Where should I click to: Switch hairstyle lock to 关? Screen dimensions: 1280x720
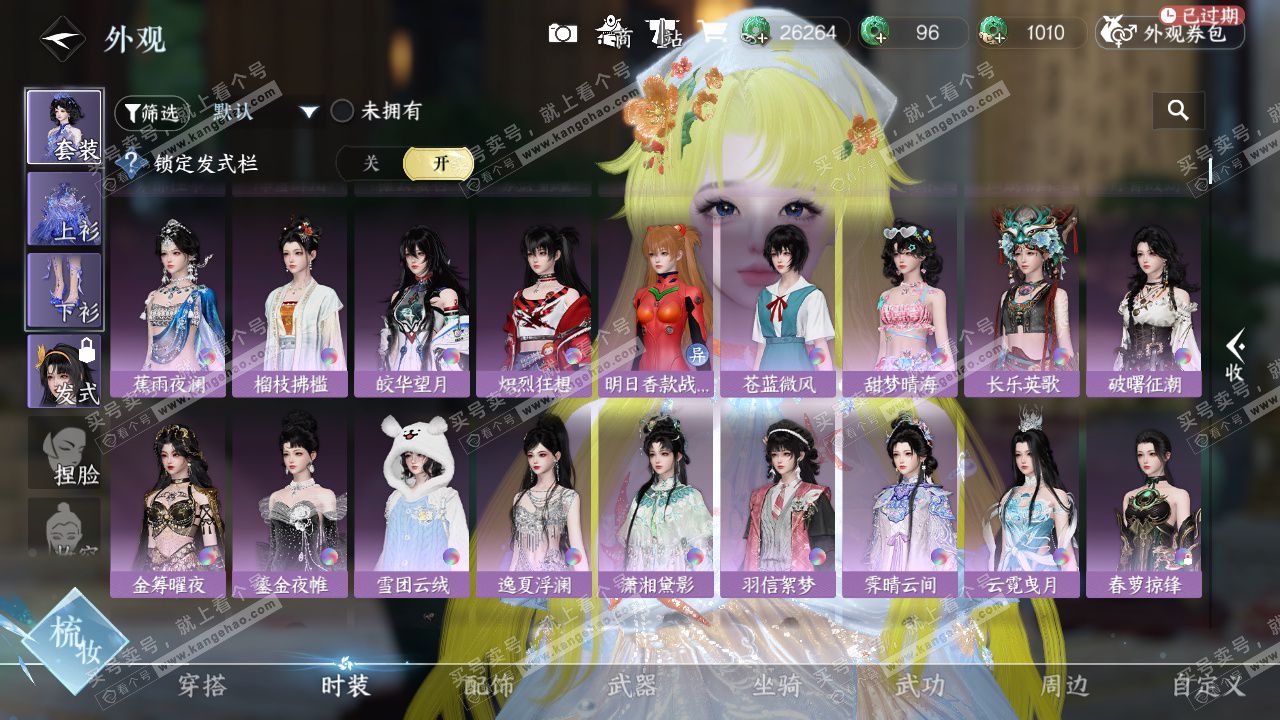371,164
